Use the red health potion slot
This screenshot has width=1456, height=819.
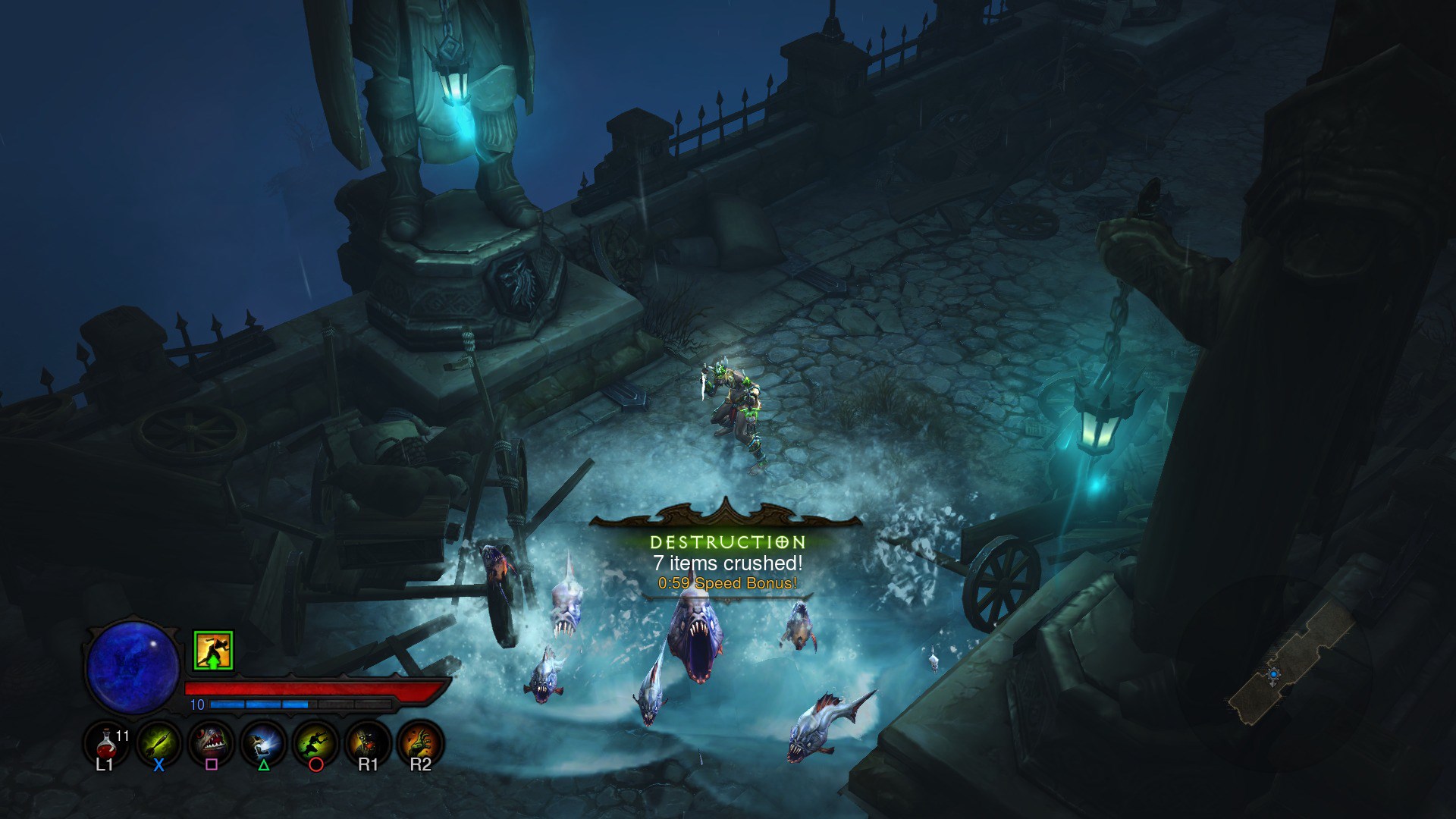105,742
